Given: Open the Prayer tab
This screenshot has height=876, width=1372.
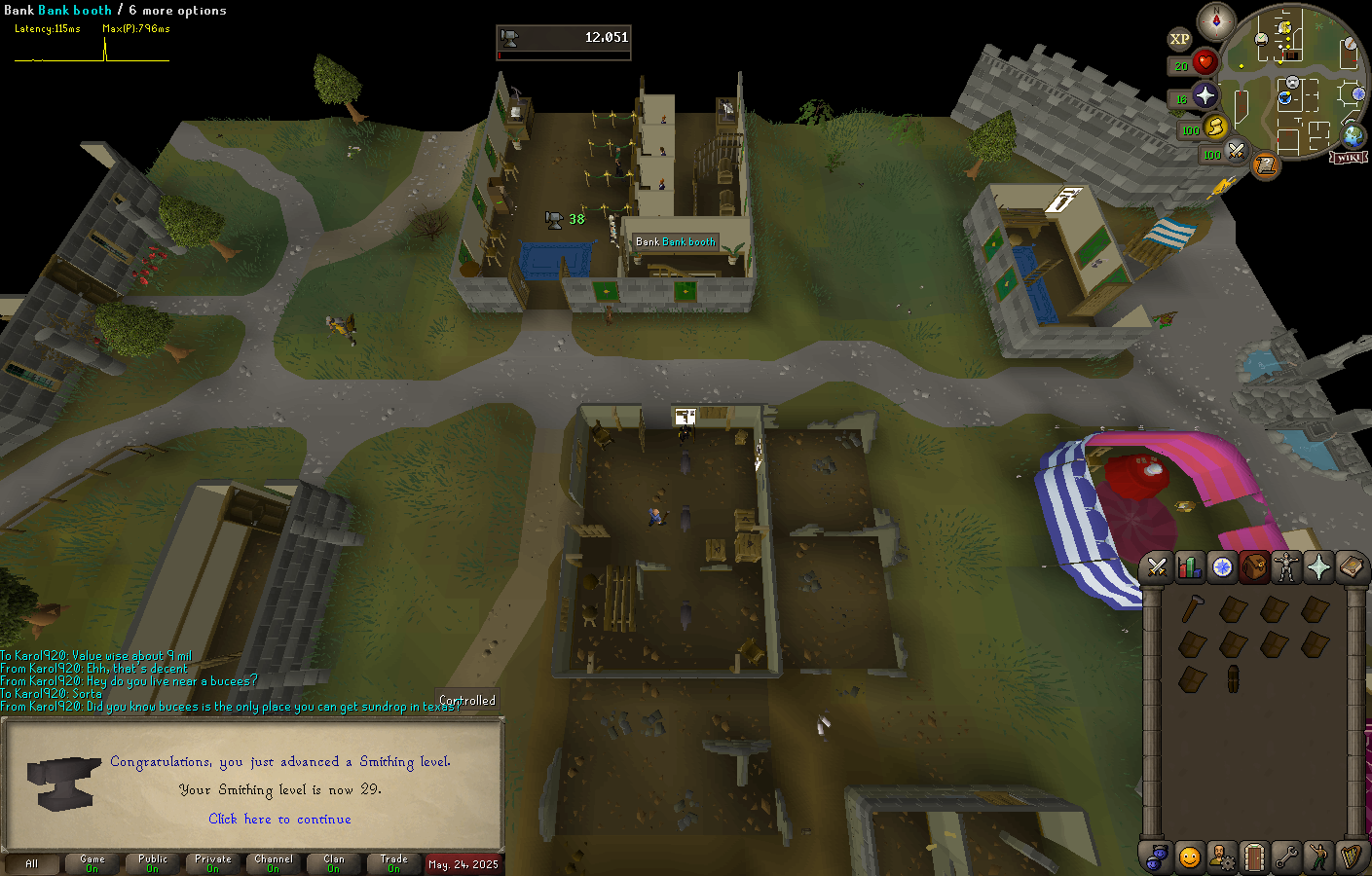Looking at the screenshot, I should [x=1318, y=566].
